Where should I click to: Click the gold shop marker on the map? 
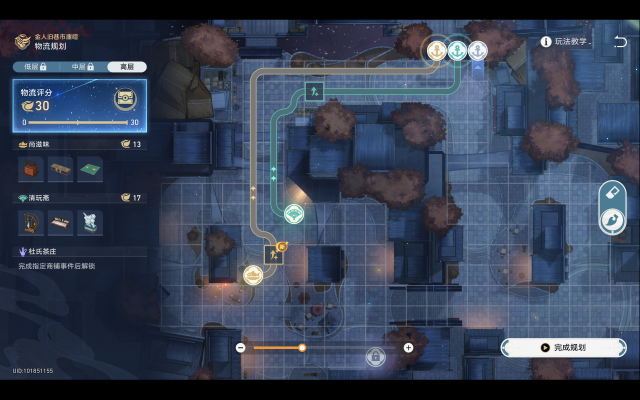(254, 274)
